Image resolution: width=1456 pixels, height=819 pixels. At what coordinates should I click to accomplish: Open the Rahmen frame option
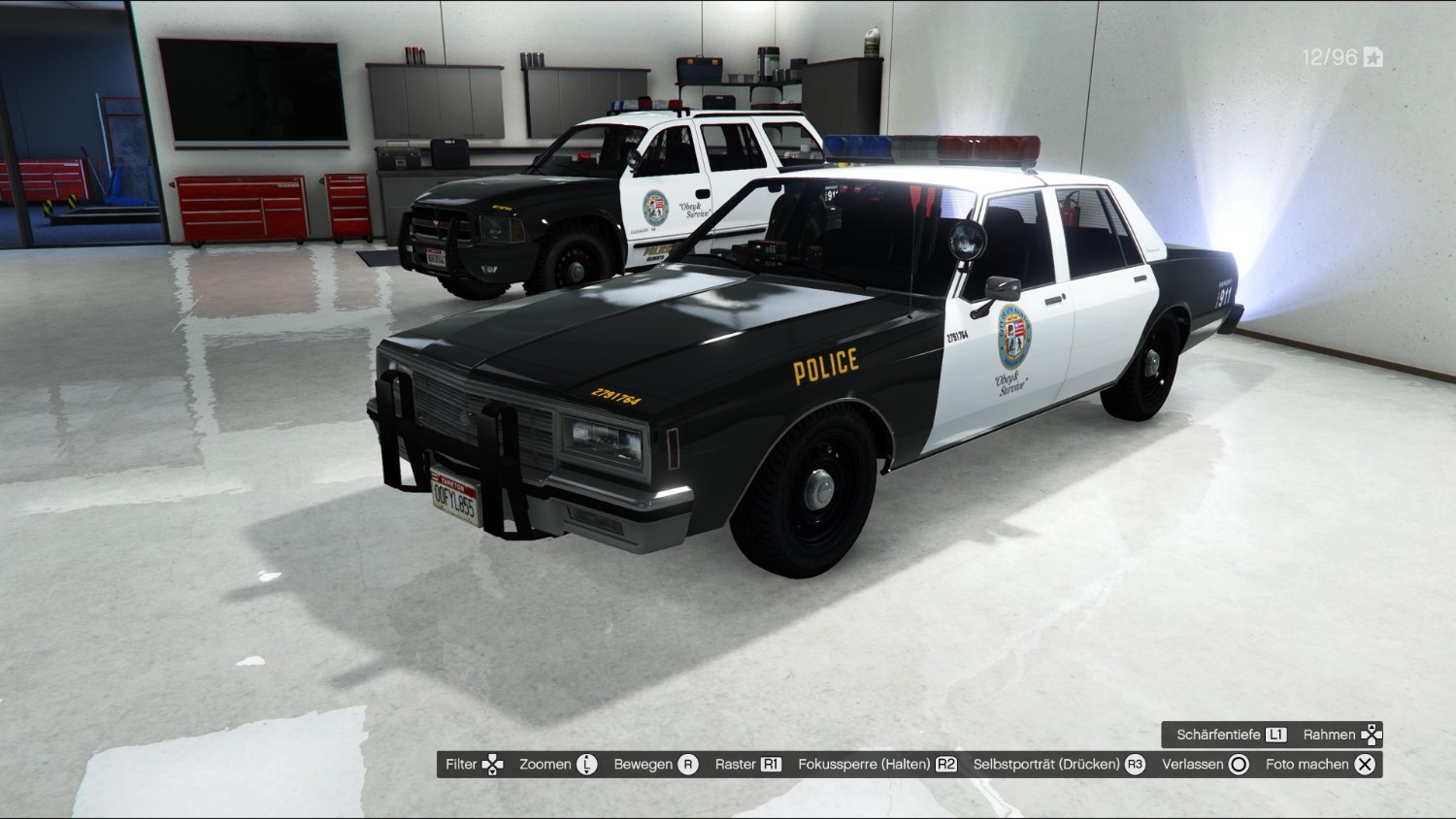pyautogui.click(x=1341, y=735)
